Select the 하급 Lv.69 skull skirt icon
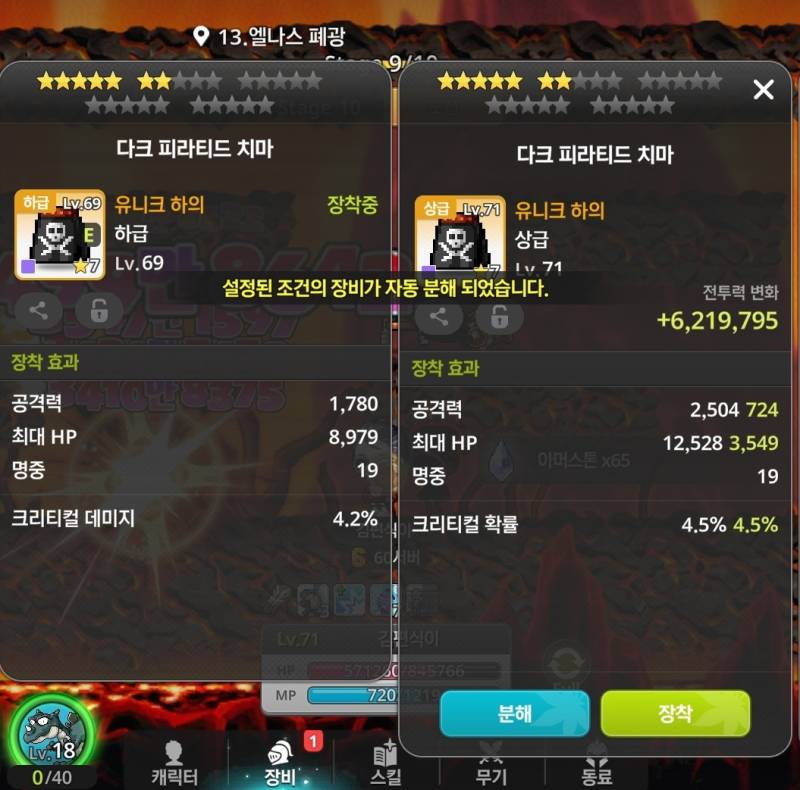800x790 pixels. click(60, 235)
